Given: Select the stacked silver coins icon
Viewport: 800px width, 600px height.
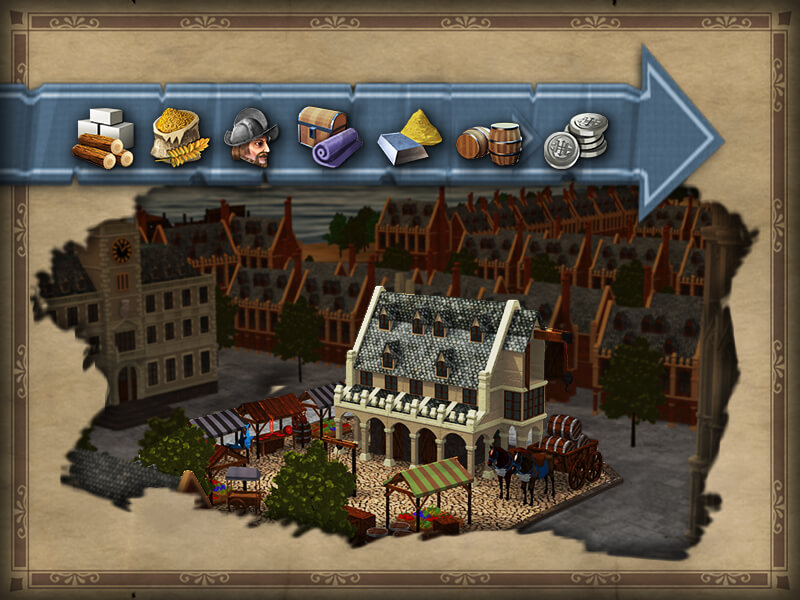Looking at the screenshot, I should point(575,140).
